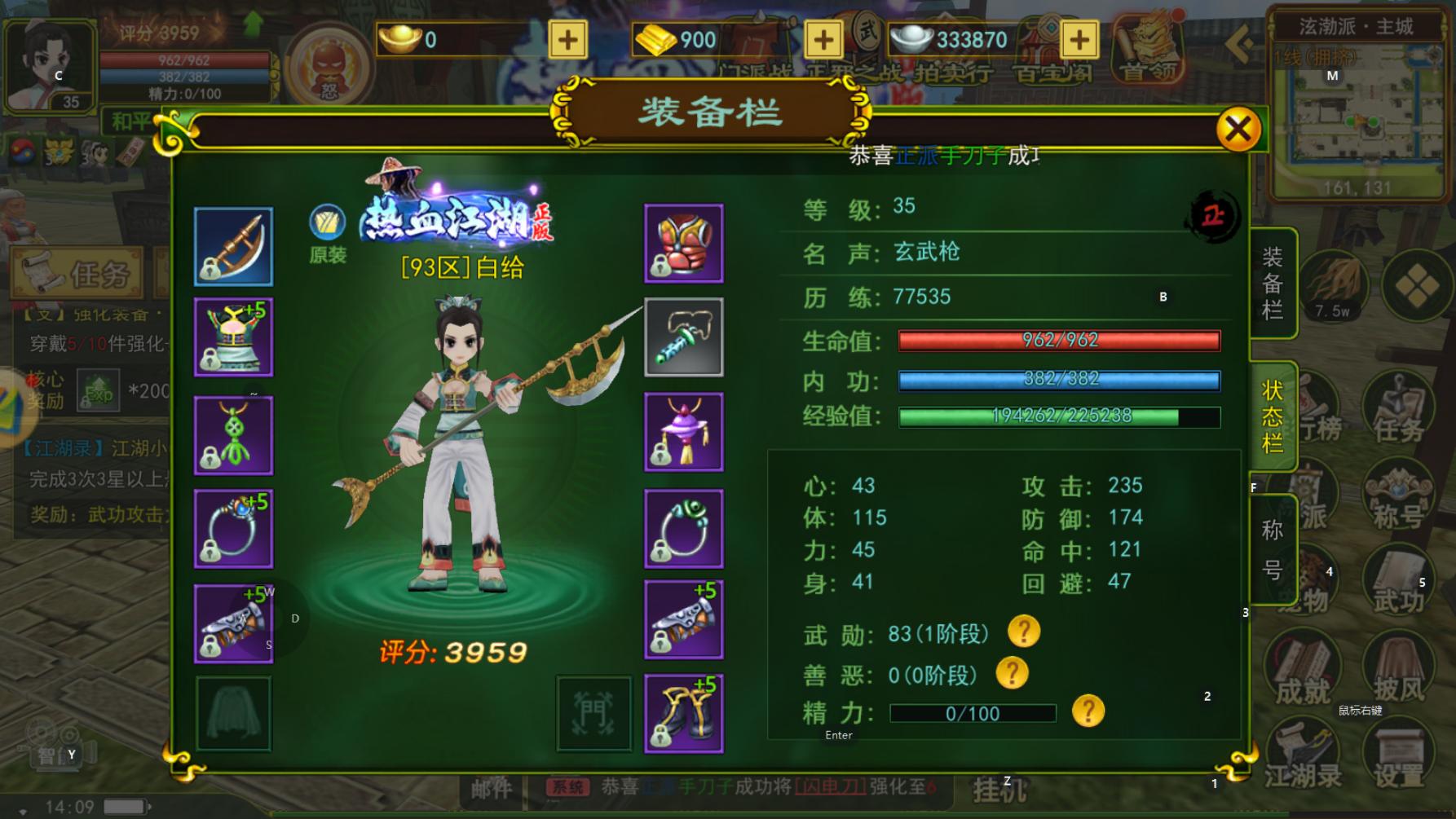Add gold ingots using the plus button beside 0
This screenshot has height=819, width=1456.
(x=567, y=39)
